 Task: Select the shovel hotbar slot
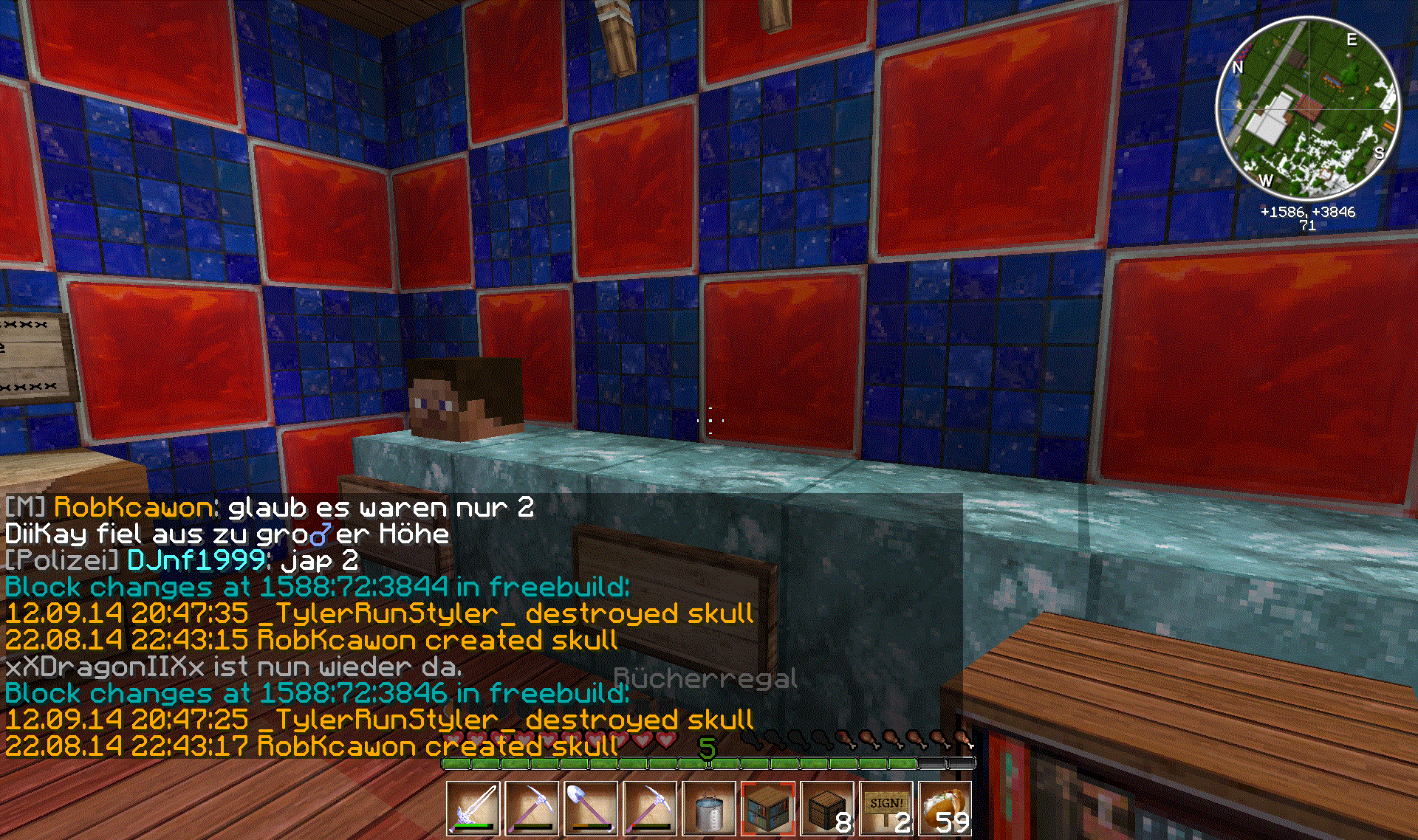pyautogui.click(x=591, y=809)
